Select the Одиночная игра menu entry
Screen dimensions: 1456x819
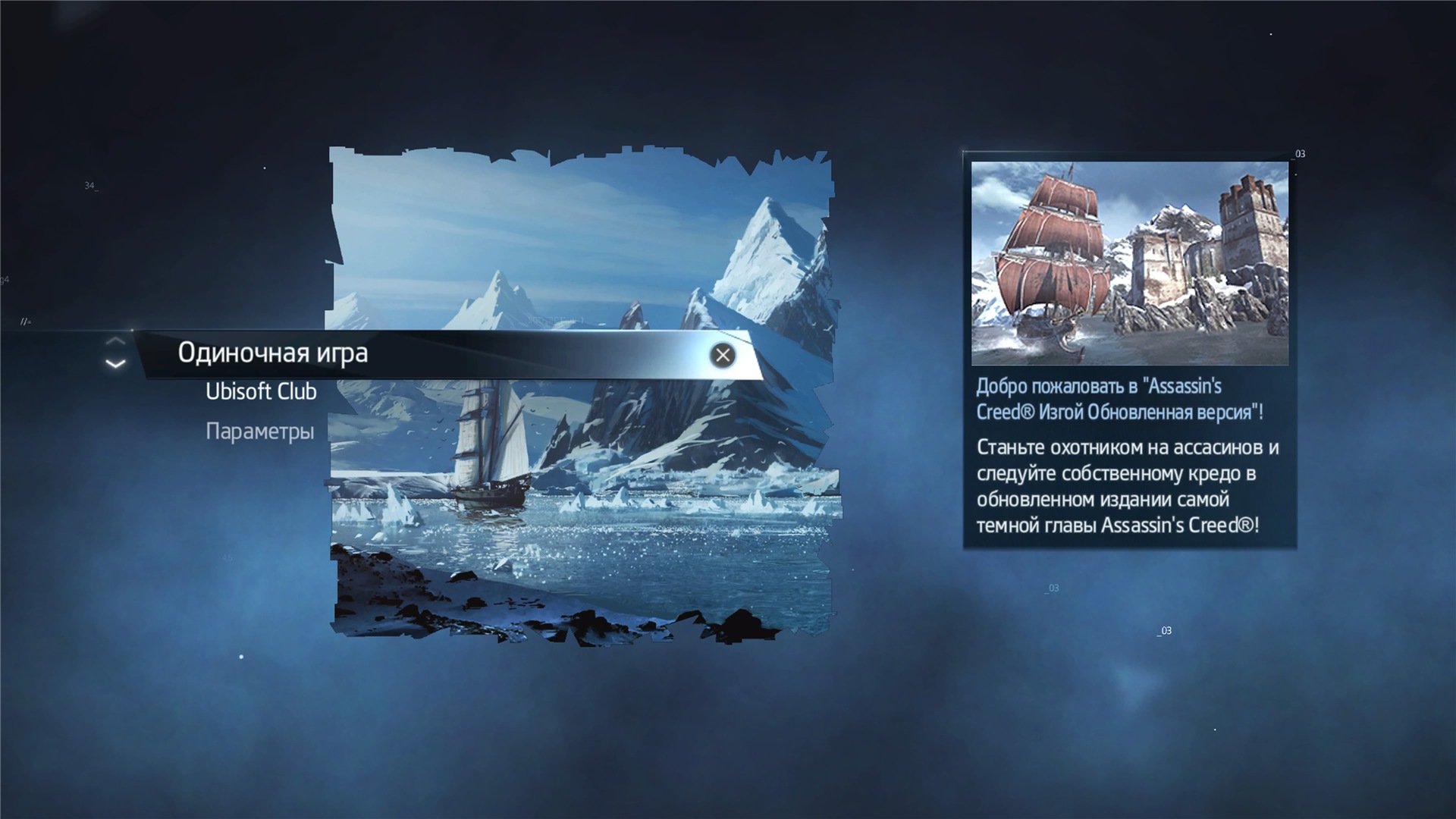(273, 353)
